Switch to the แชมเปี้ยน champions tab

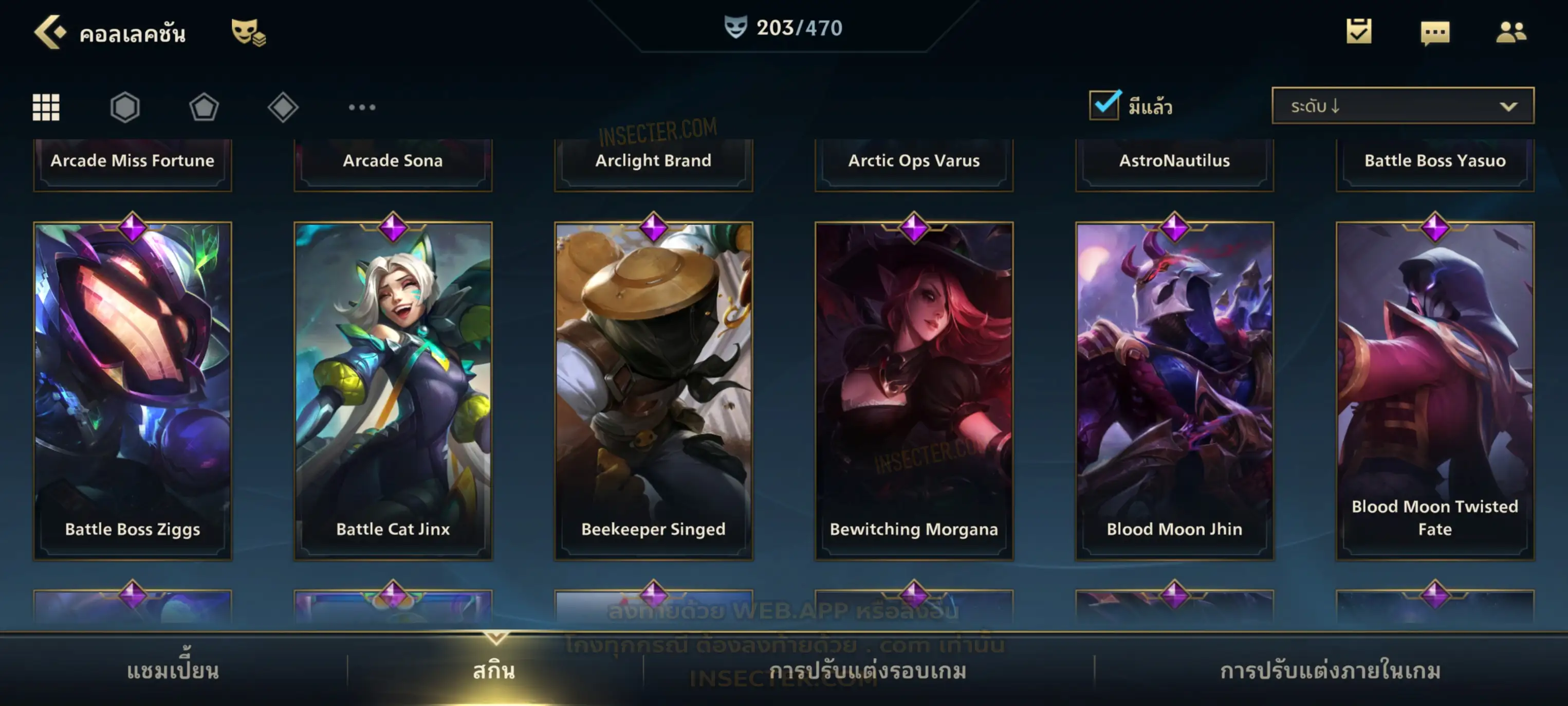(173, 671)
